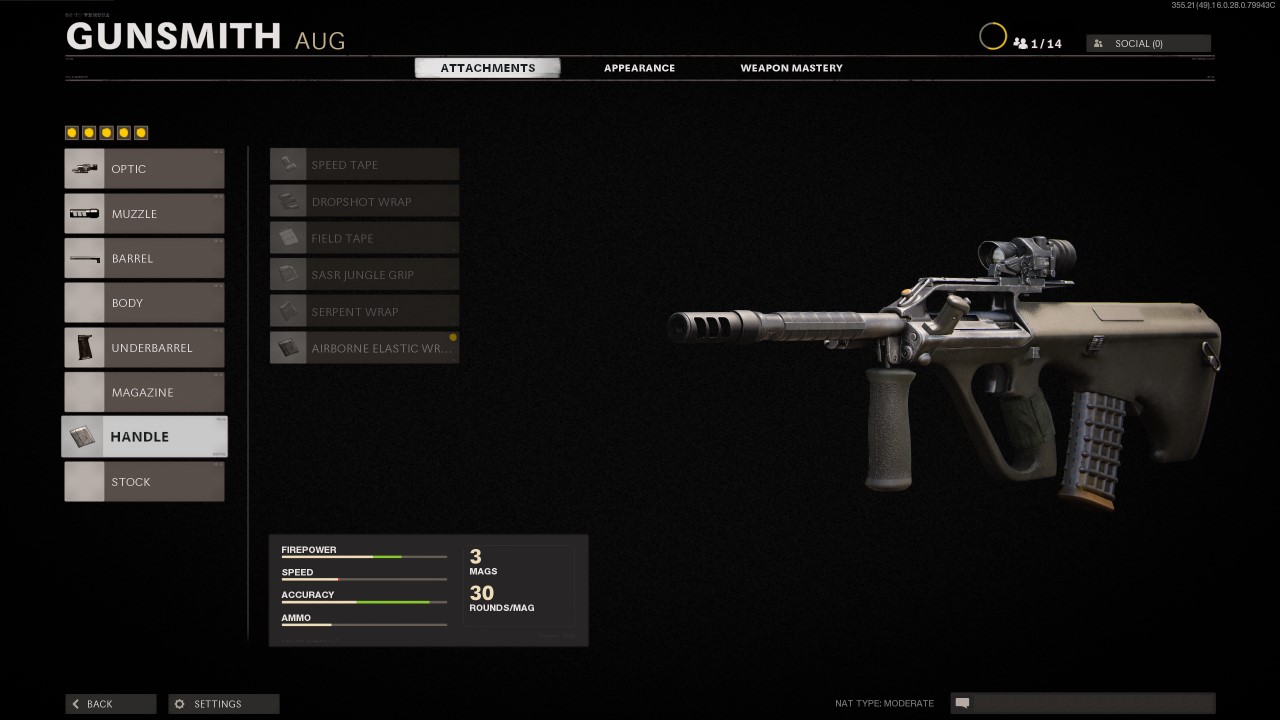The image size is (1280, 720).
Task: Choose the Magazine attachment slot
Action: (144, 392)
